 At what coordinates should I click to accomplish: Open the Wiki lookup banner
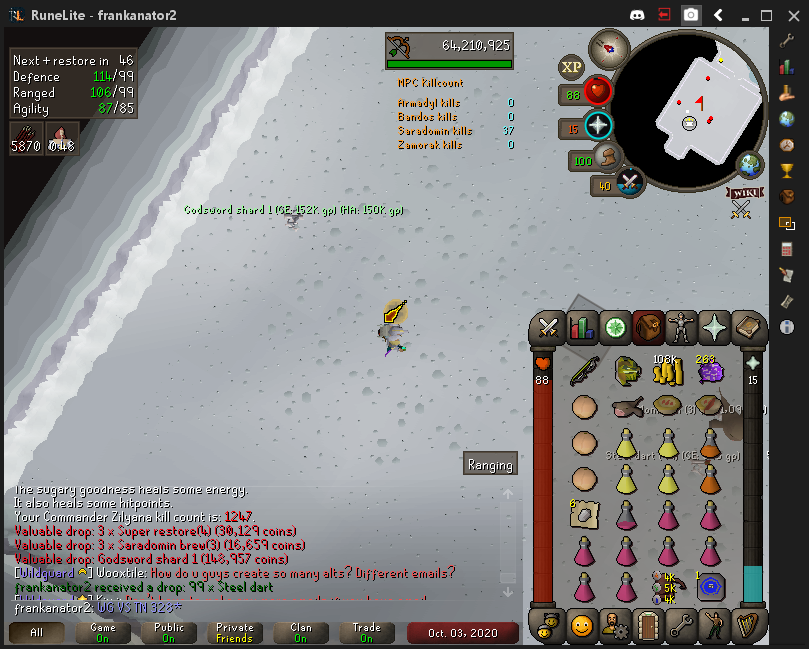[x=743, y=194]
